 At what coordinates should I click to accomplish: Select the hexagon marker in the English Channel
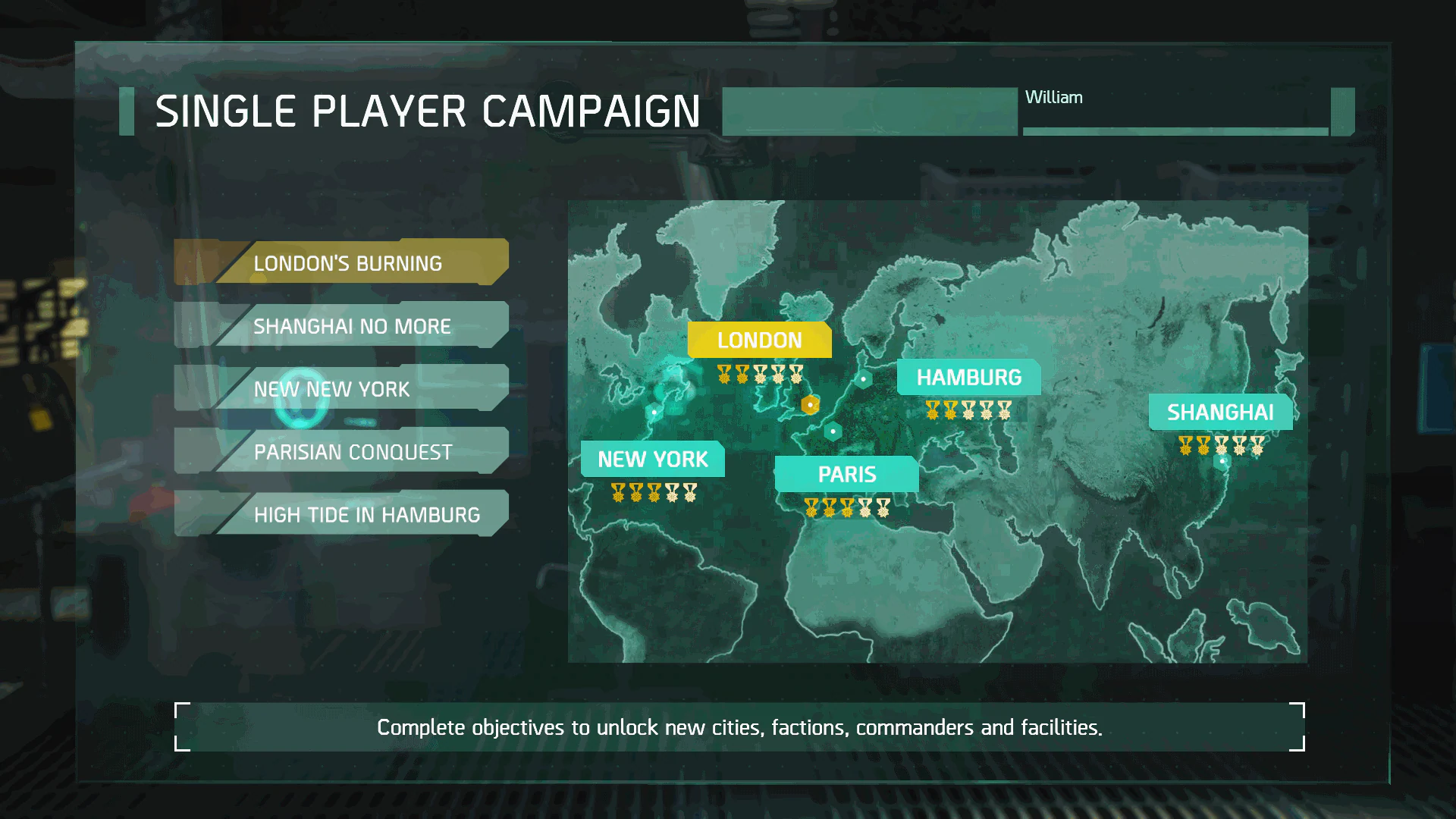833,431
